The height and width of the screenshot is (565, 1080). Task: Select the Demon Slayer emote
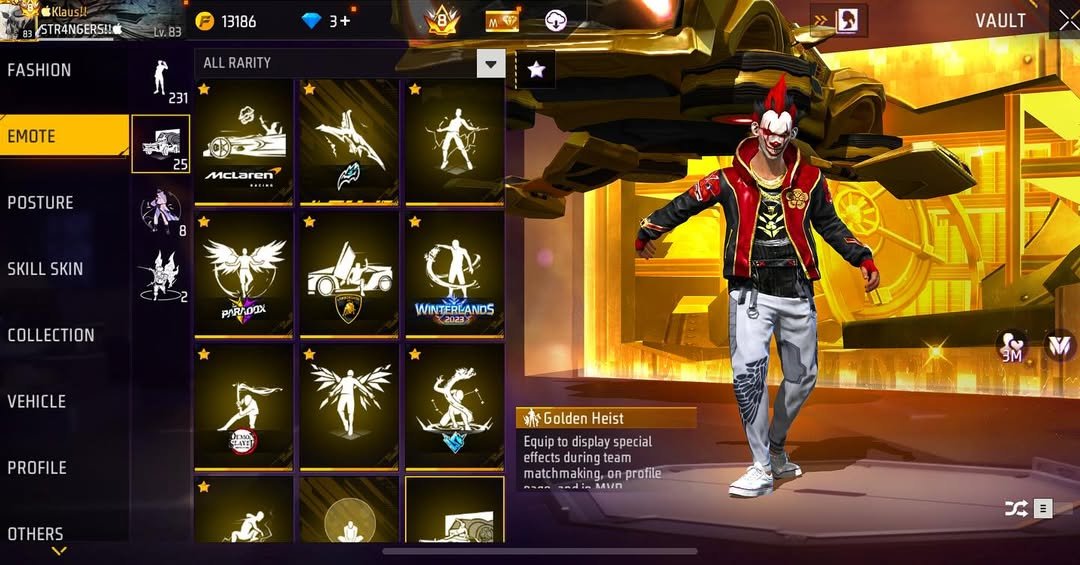click(x=244, y=407)
